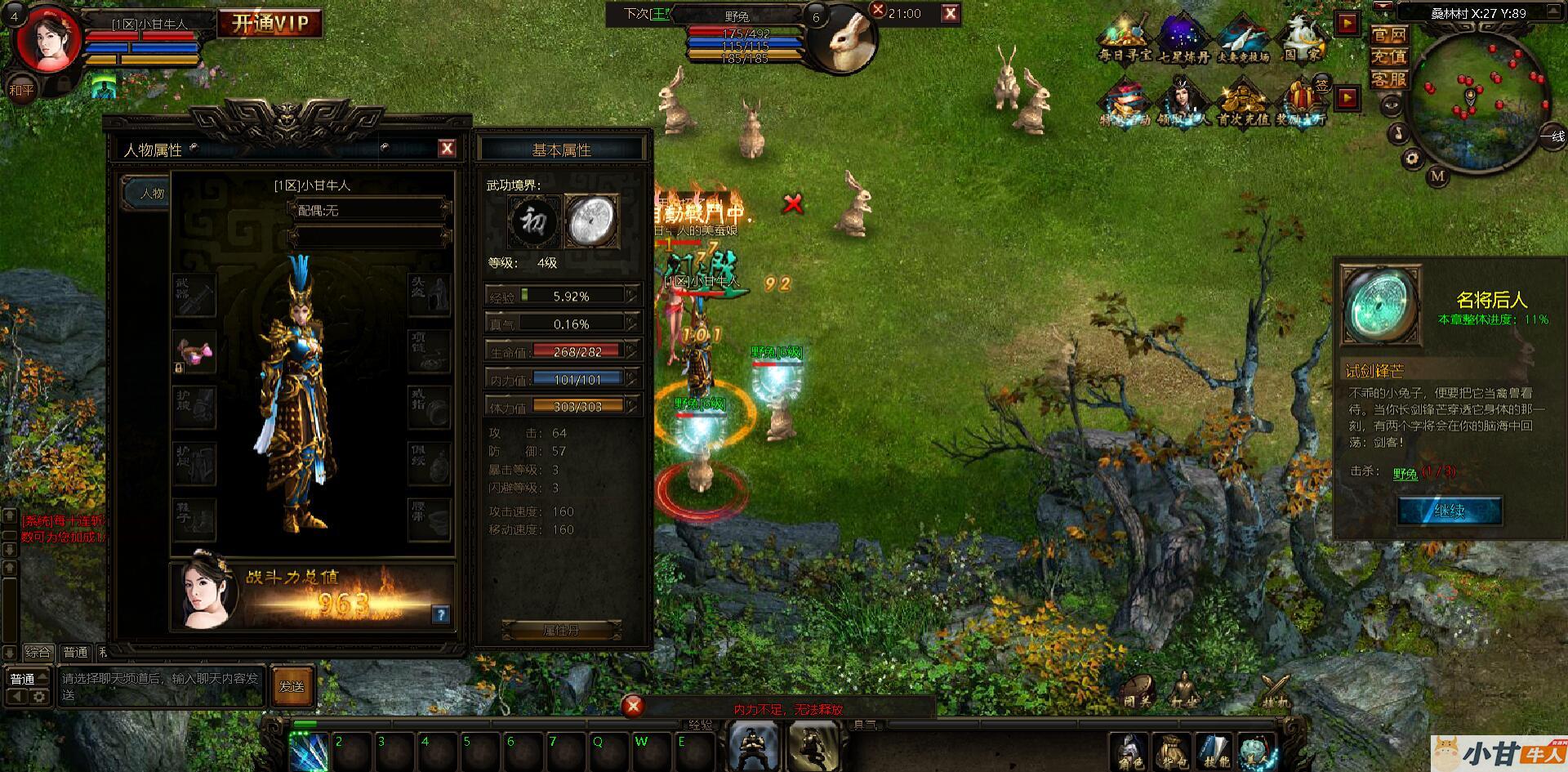Open the 角色 character icon

[x=1130, y=752]
